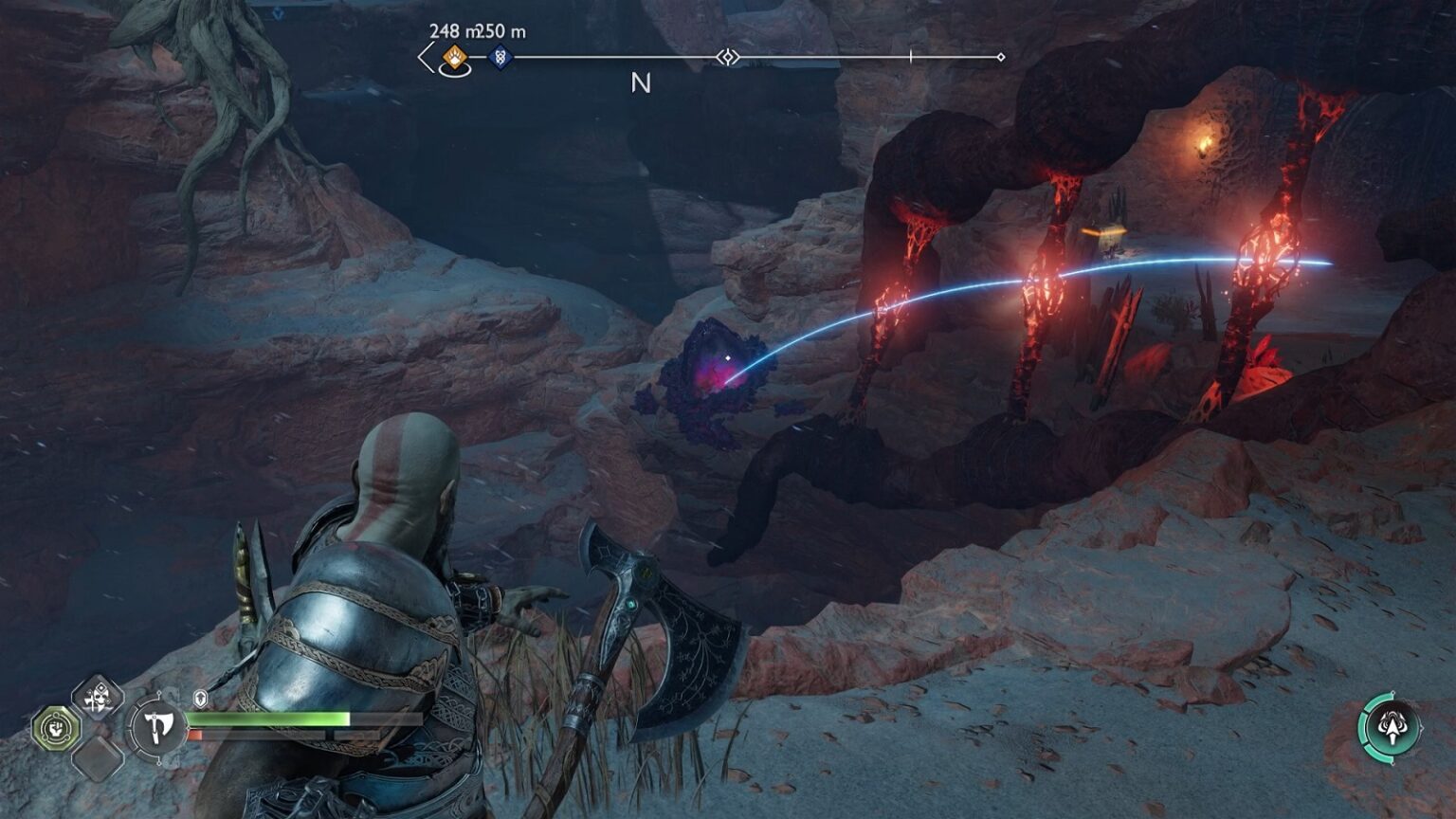
Task: Select the companion arrow ability icon
Action: [1391, 728]
